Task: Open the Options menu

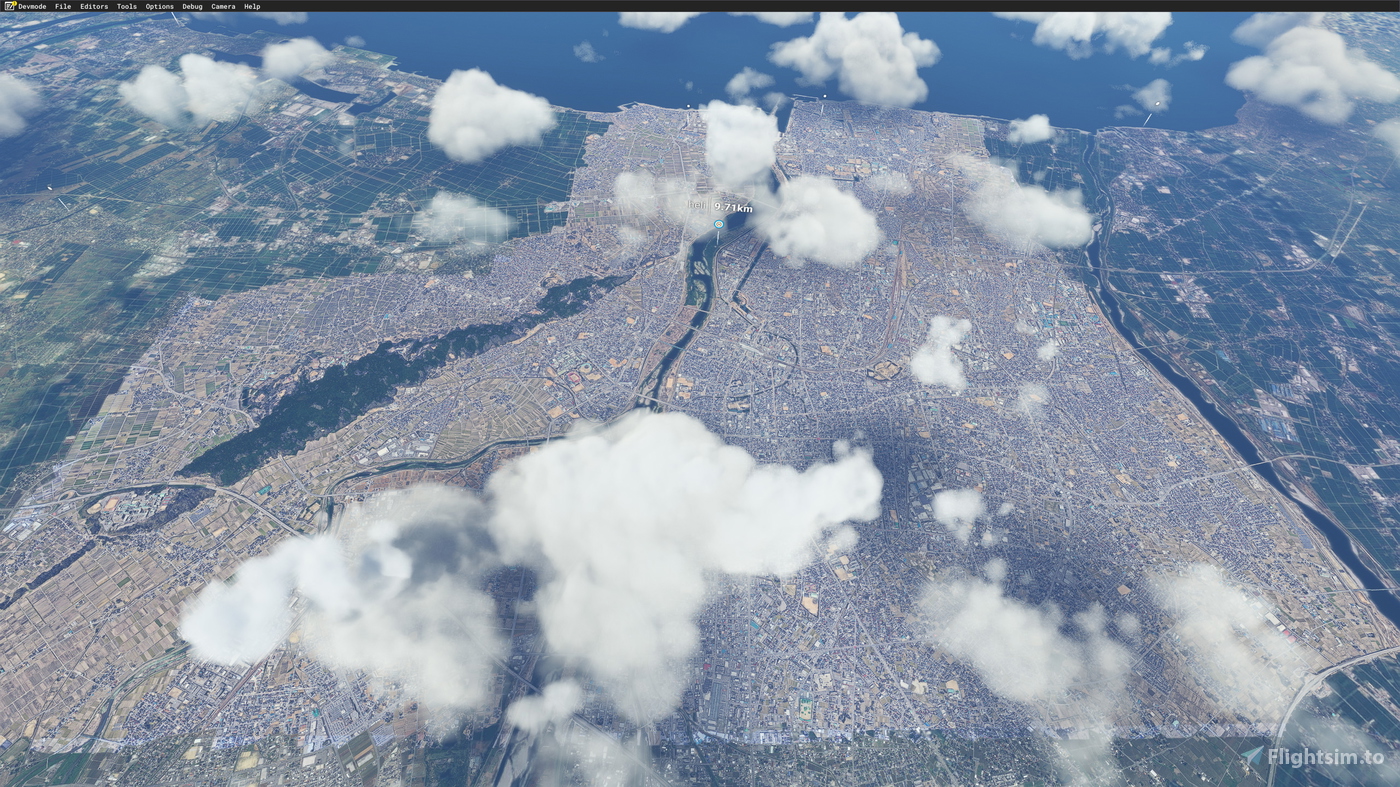Action: (x=158, y=6)
